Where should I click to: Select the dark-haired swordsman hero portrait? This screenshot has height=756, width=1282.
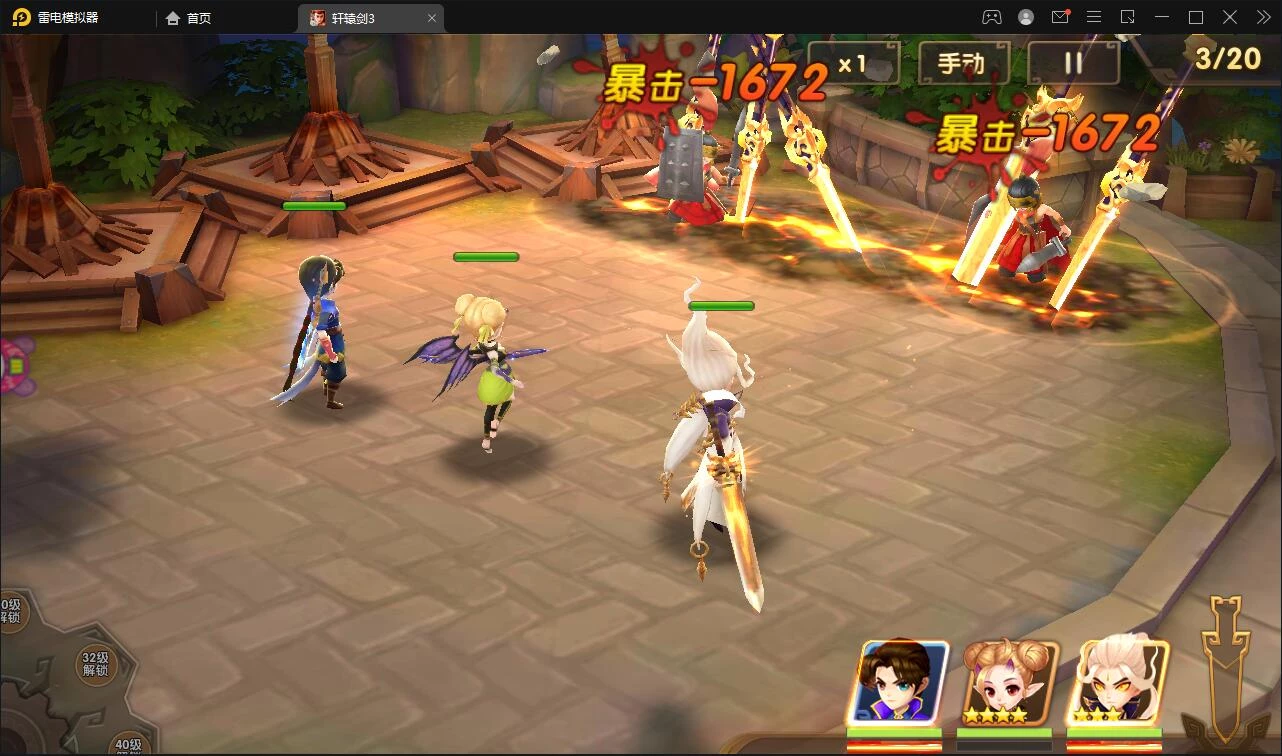[898, 683]
